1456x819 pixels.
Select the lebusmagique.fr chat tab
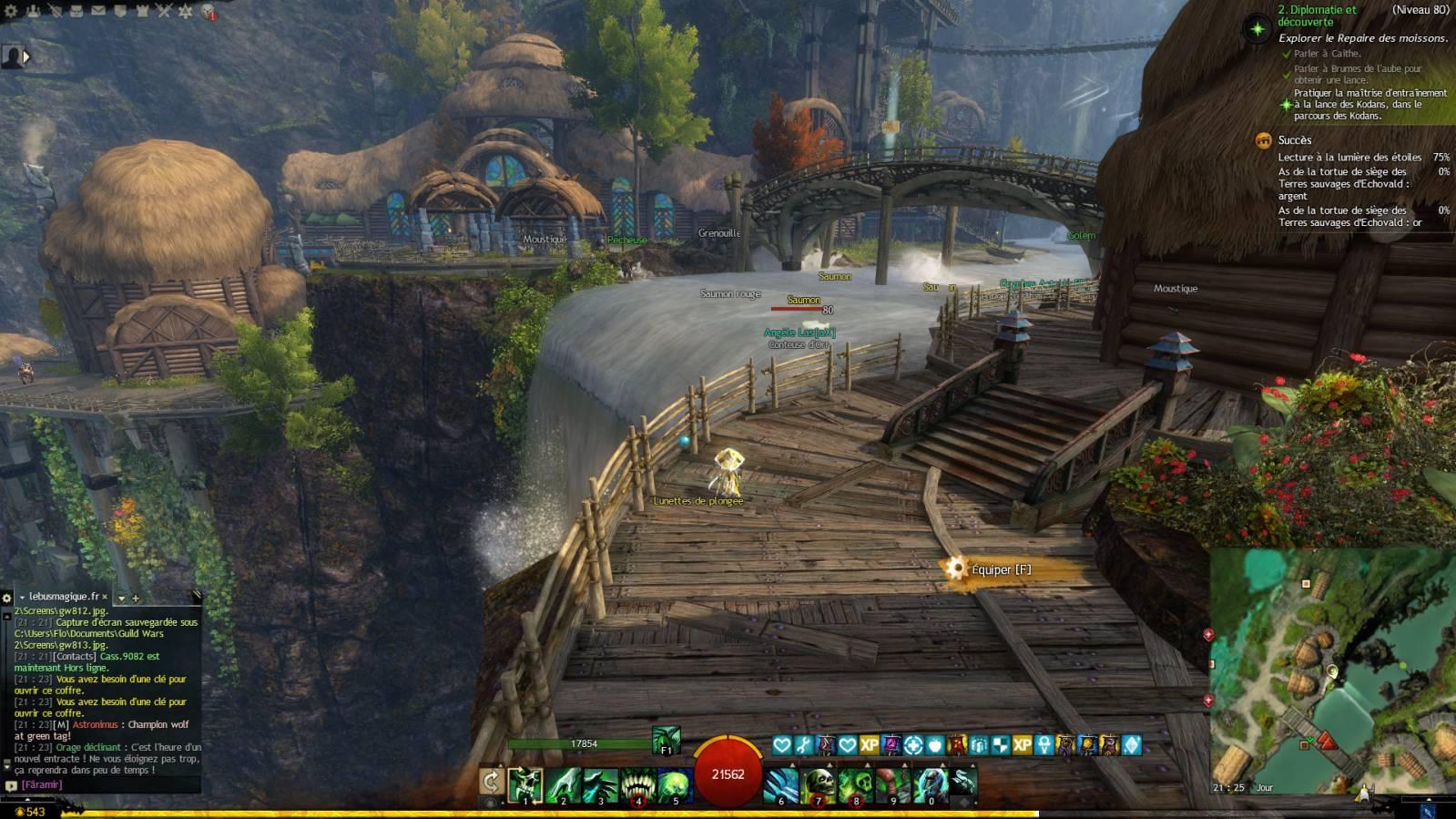(x=64, y=597)
